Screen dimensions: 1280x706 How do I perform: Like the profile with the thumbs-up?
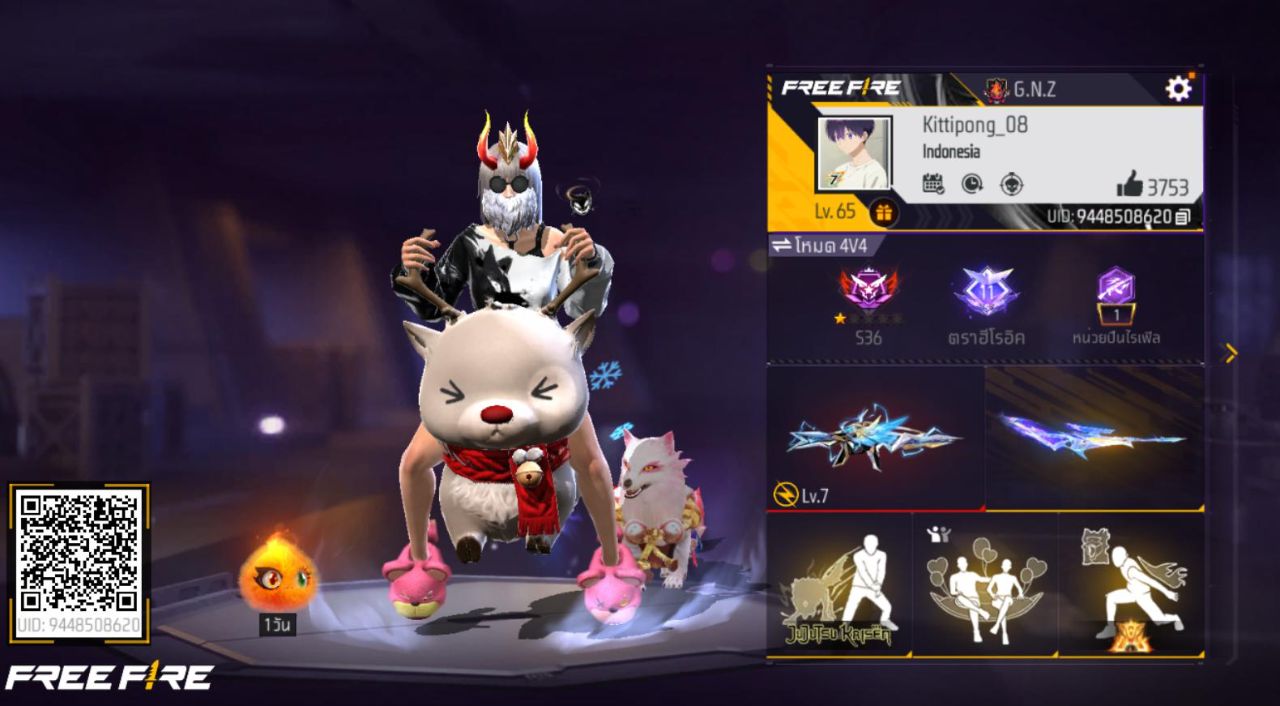(x=1130, y=184)
